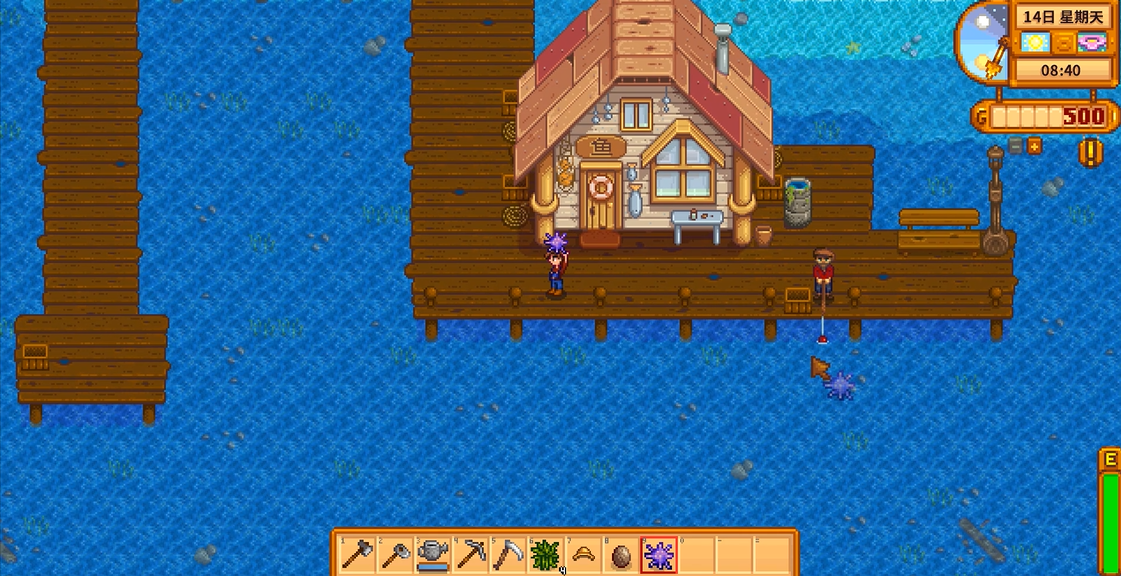
Task: Equip the pickaxe from the hotbar
Action: [470, 554]
